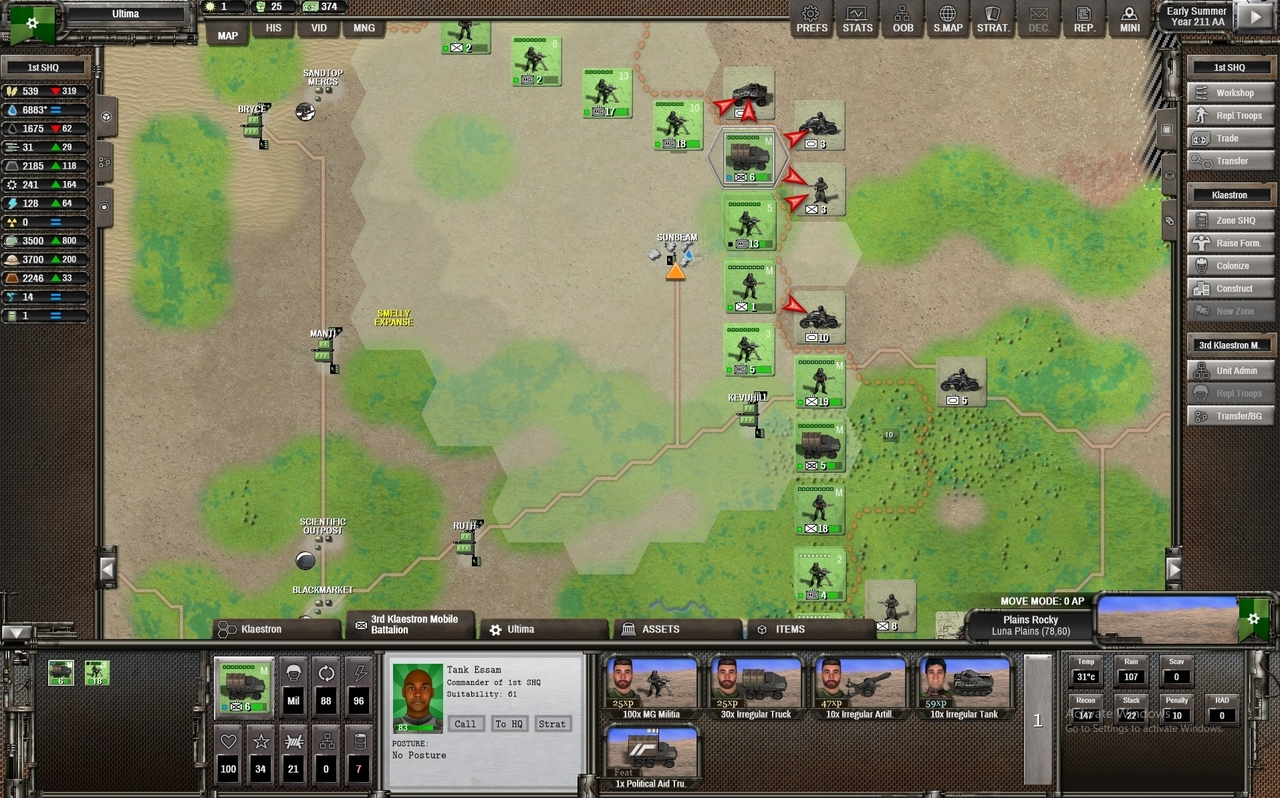
Task: Switch to the ASSETS tab
Action: [x=659, y=629]
